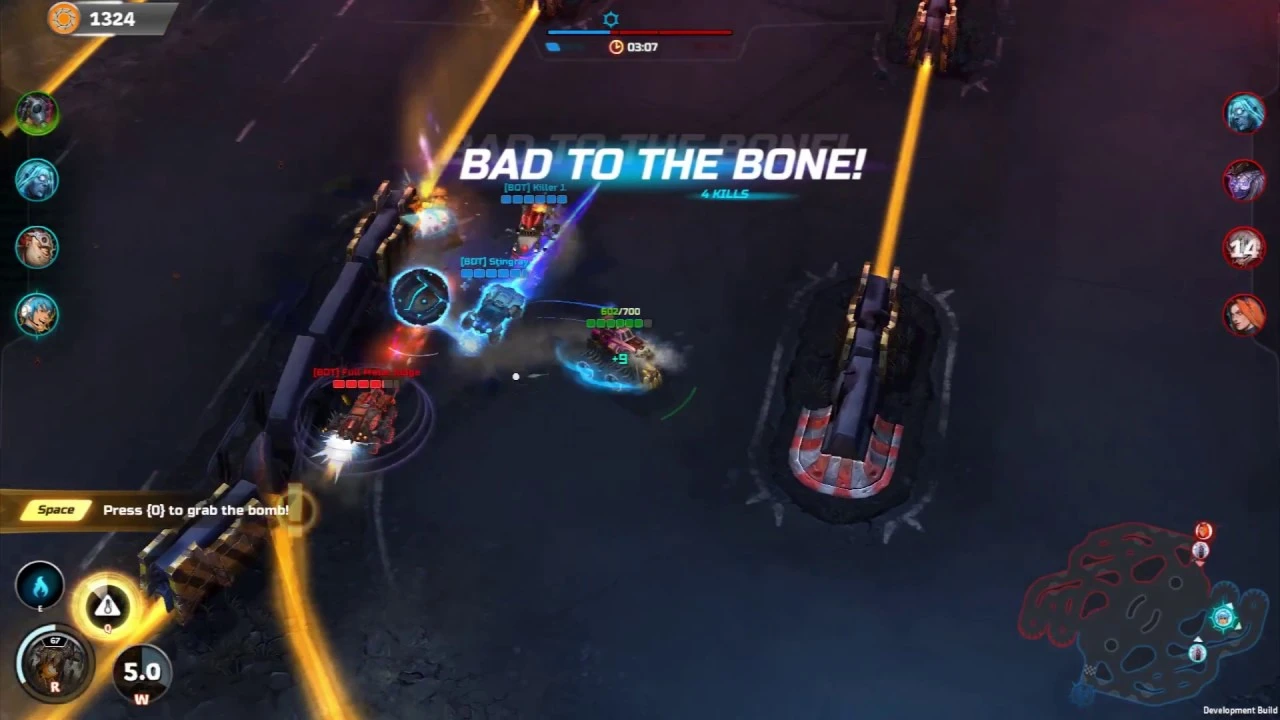Select your glowing player marker on the minimap
The image size is (1280, 720).
click(1222, 618)
